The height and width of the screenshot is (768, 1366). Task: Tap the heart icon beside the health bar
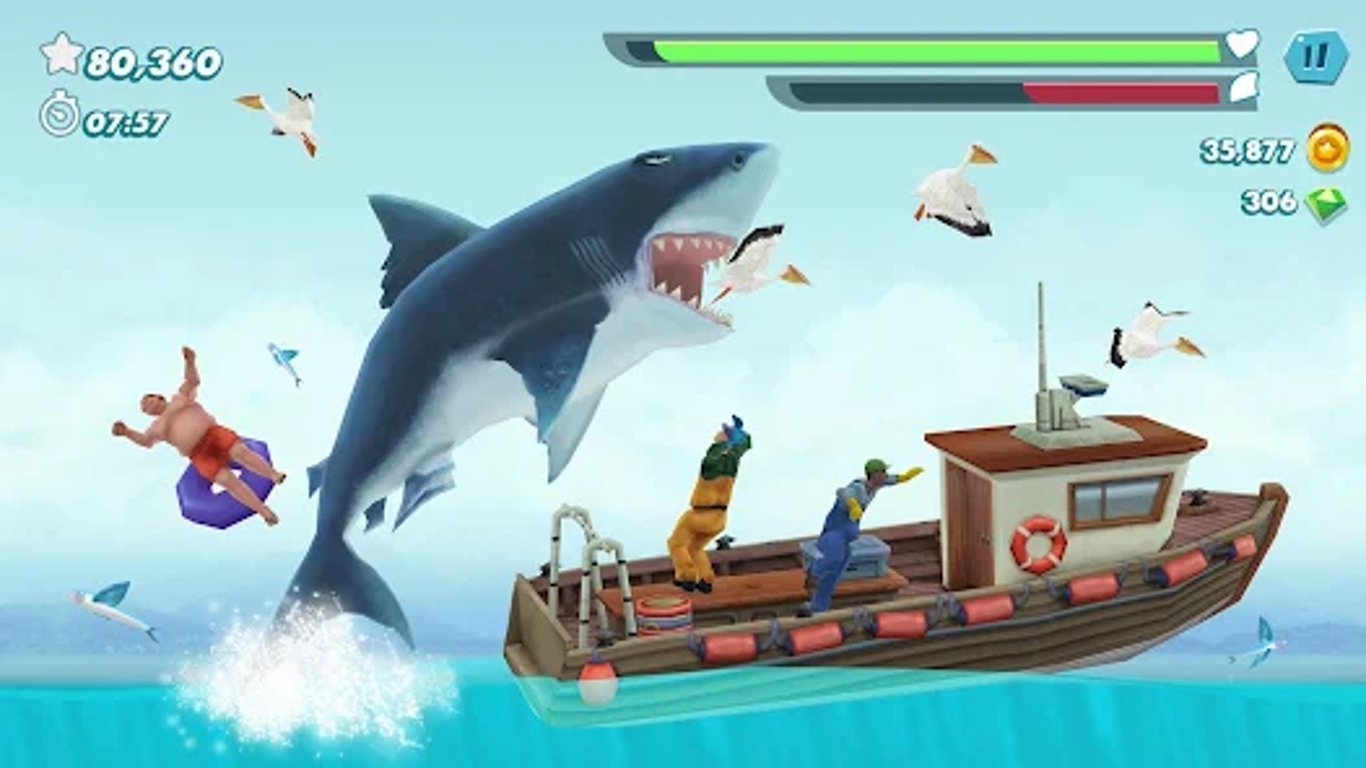[x=1244, y=43]
